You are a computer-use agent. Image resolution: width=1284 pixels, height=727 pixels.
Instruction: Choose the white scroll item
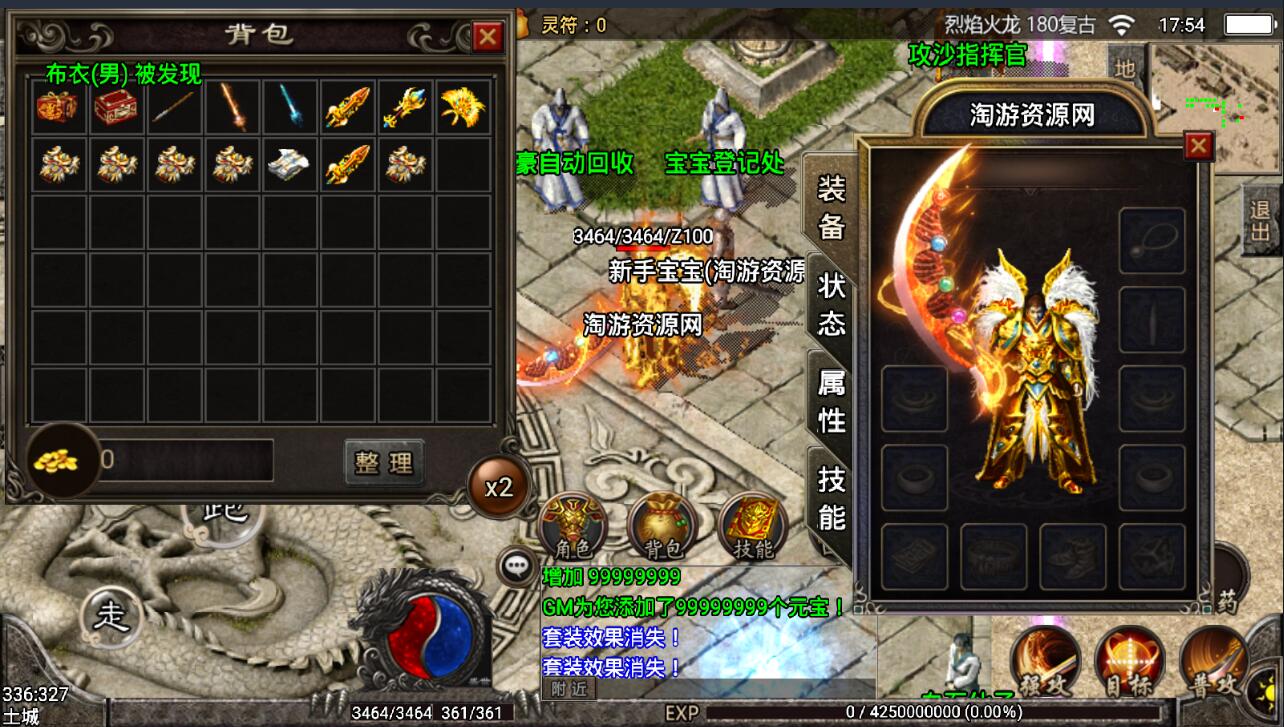coord(290,164)
